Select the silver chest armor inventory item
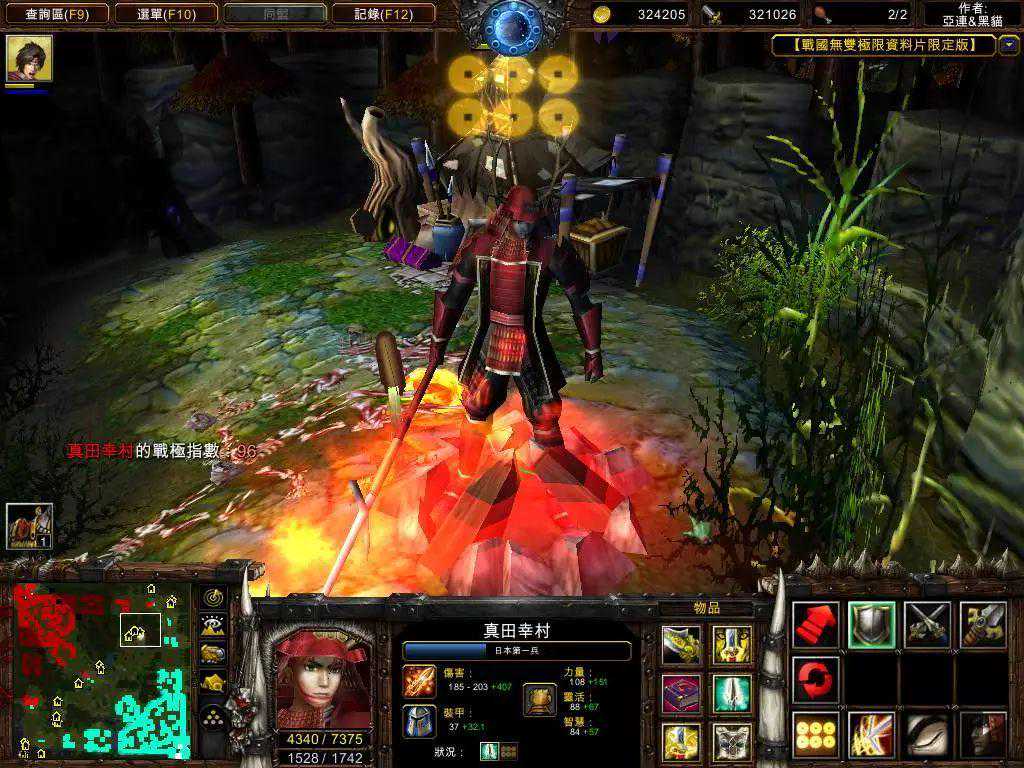 pos(732,741)
